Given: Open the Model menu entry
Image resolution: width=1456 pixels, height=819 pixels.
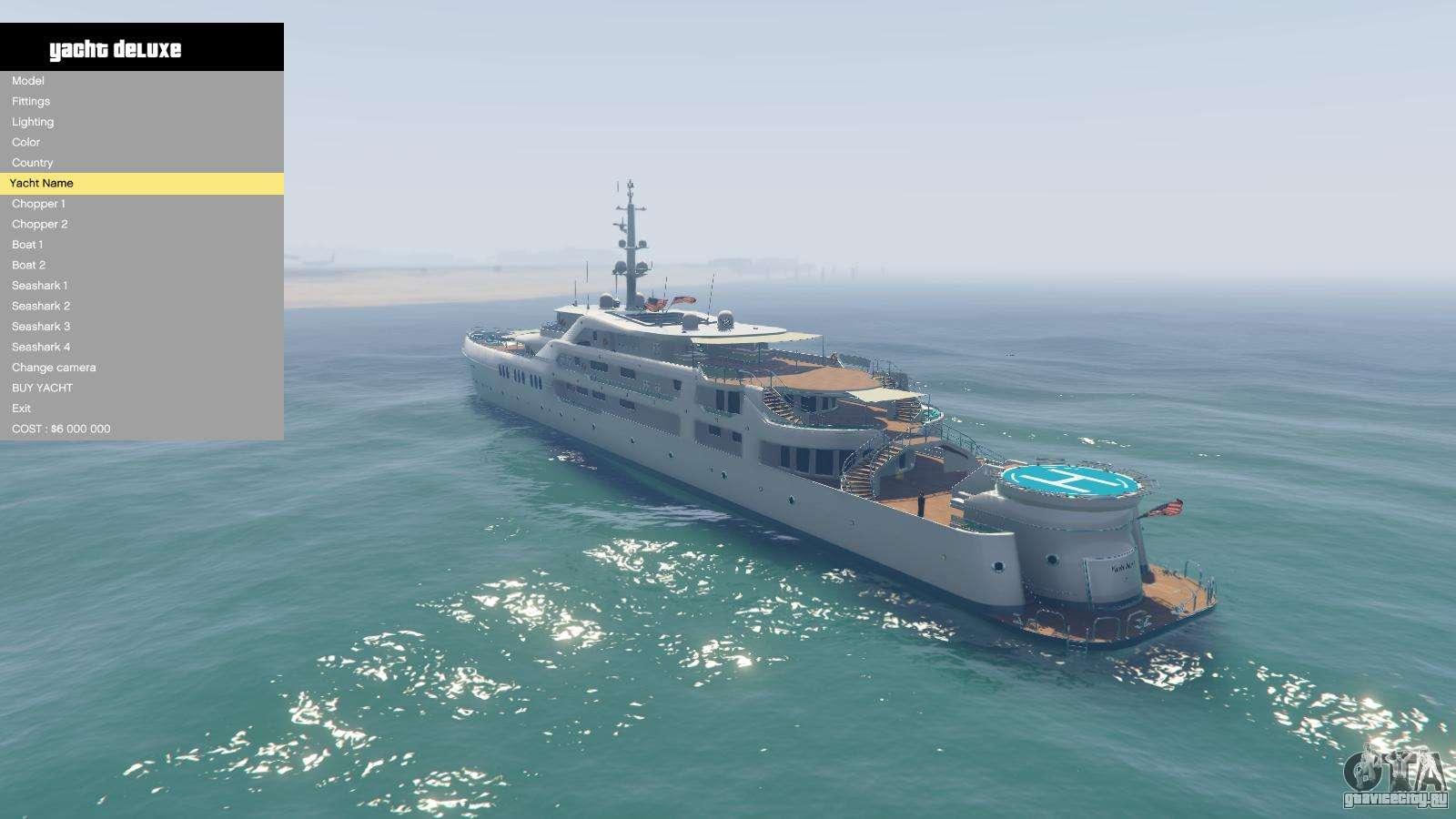Looking at the screenshot, I should [28, 81].
